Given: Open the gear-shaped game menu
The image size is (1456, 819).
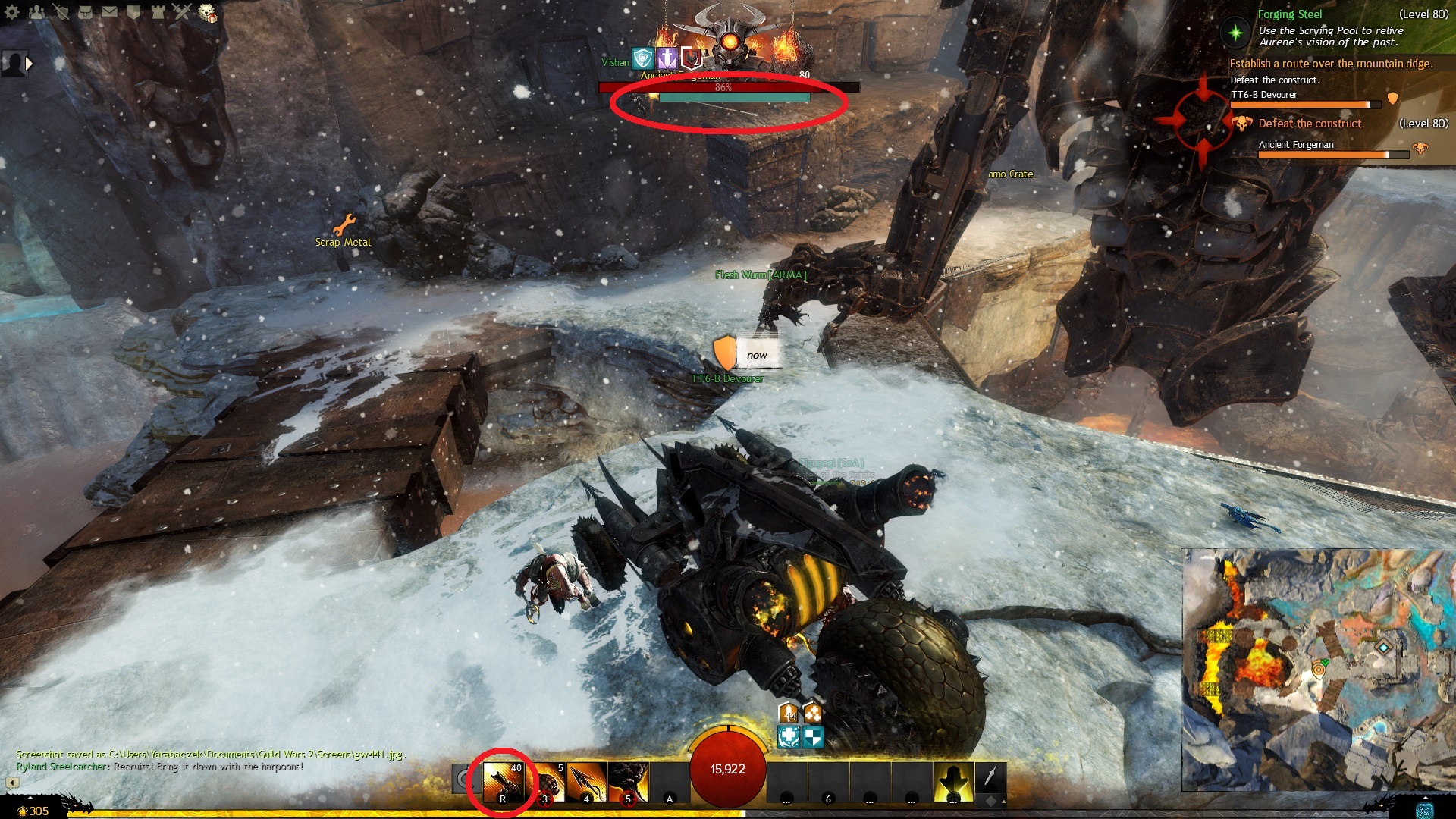Looking at the screenshot, I should (x=12, y=12).
